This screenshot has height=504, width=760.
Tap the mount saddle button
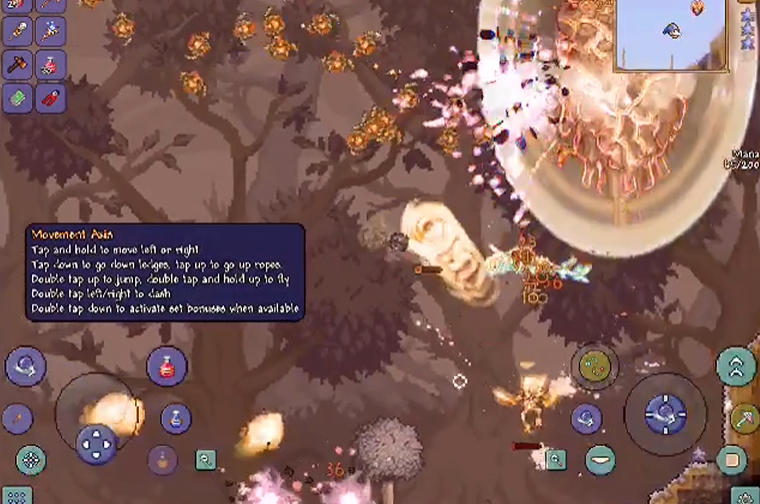pyautogui.click(x=600, y=460)
